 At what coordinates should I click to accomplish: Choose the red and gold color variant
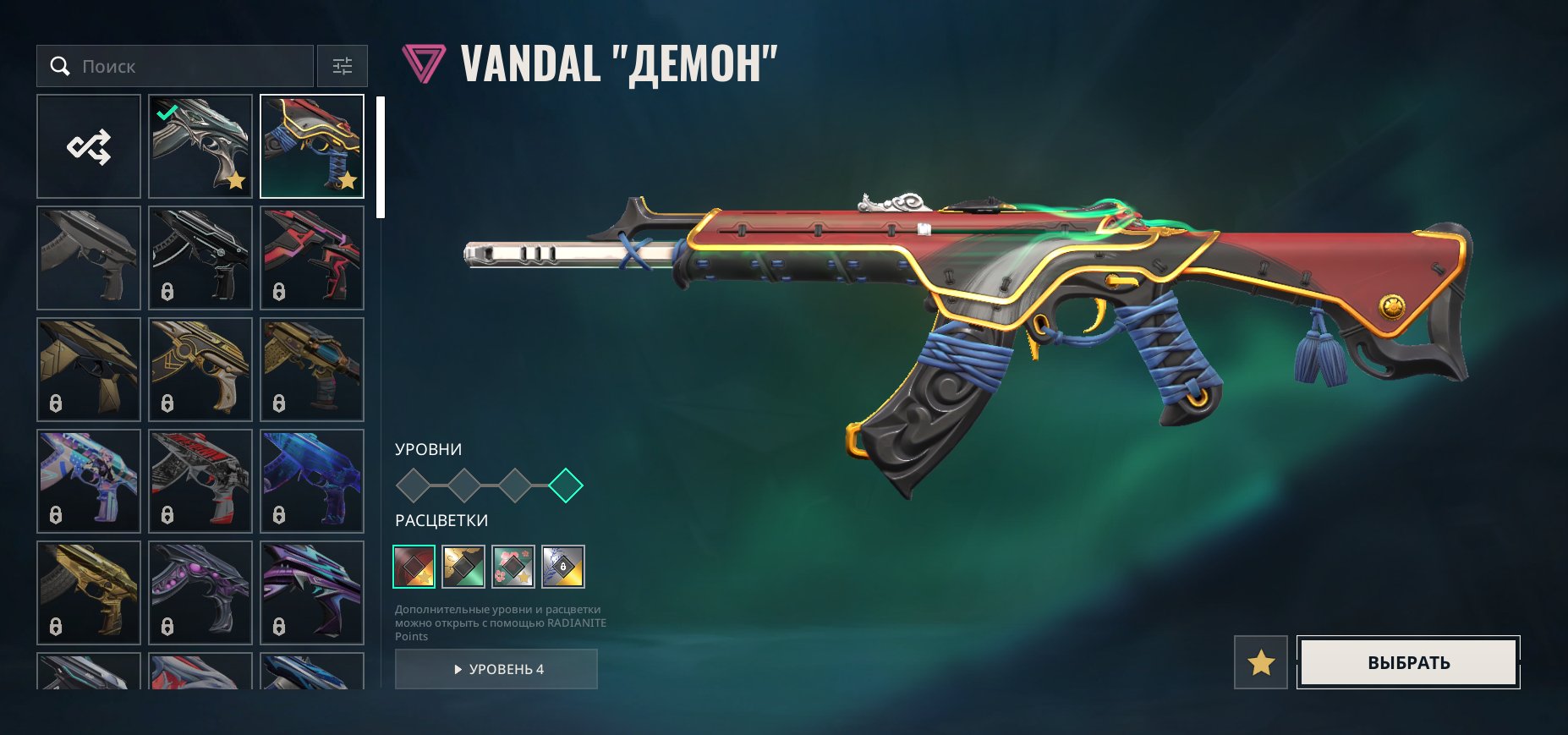click(414, 567)
